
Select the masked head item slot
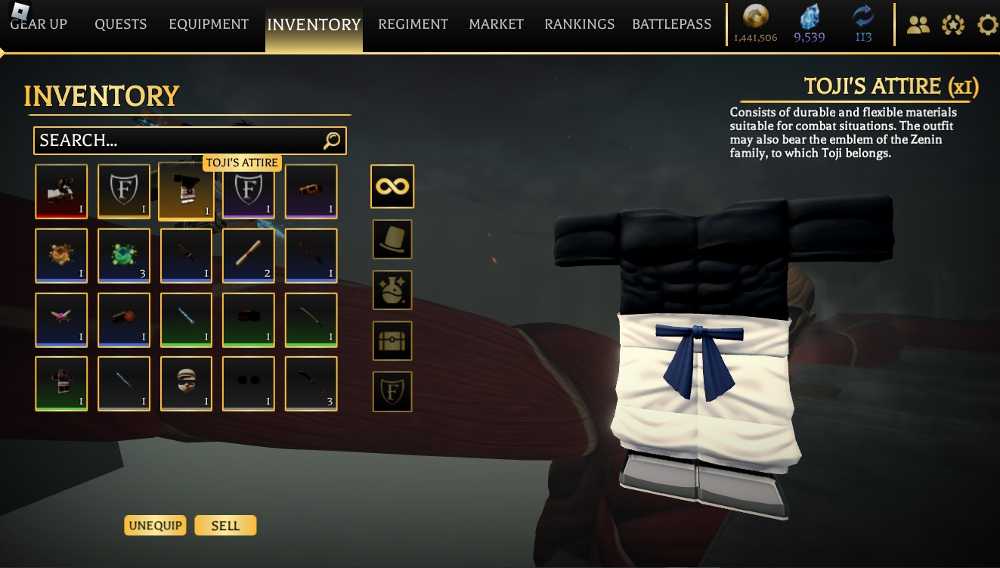(186, 384)
